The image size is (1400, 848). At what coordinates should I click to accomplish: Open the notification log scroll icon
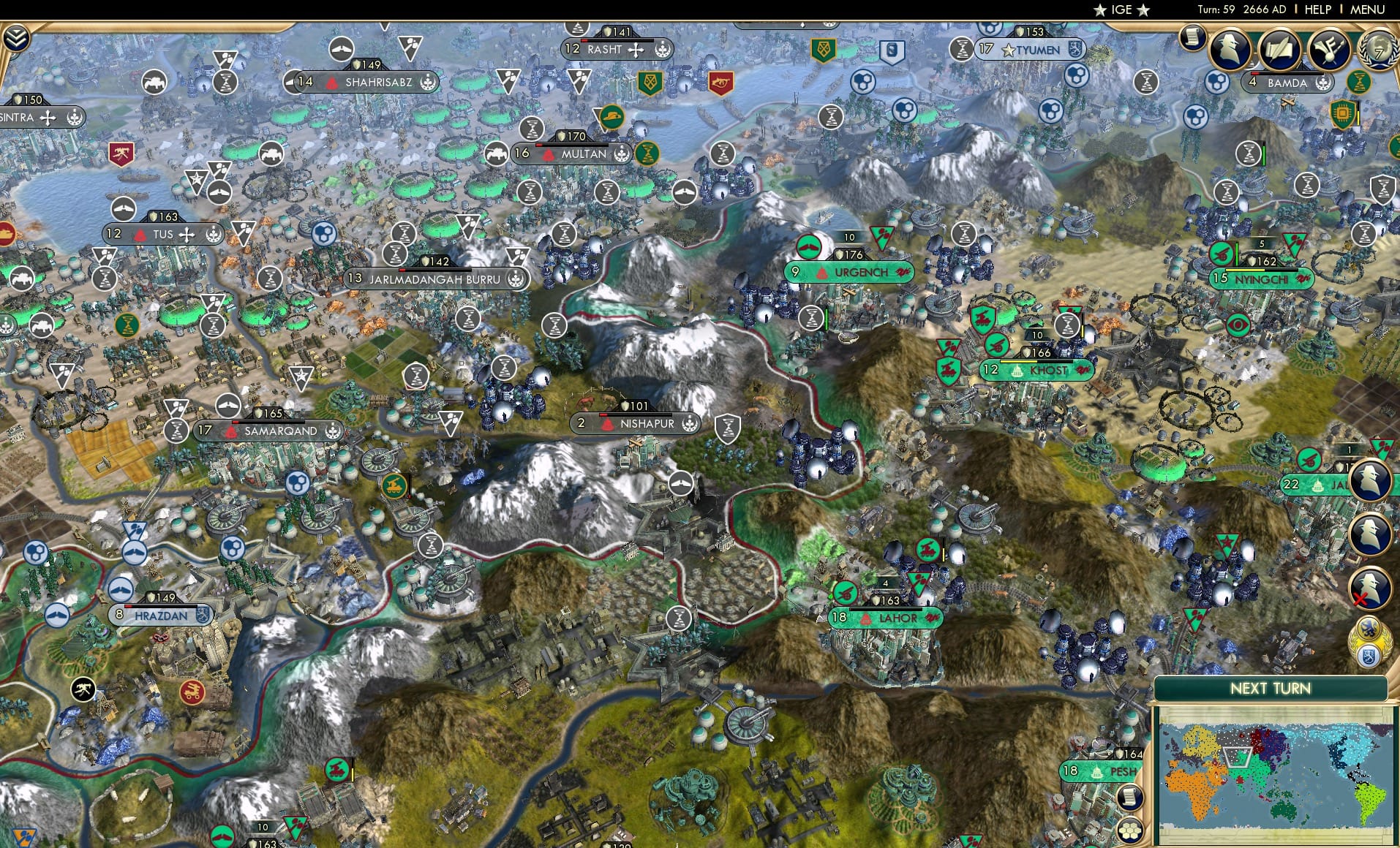point(1192,38)
